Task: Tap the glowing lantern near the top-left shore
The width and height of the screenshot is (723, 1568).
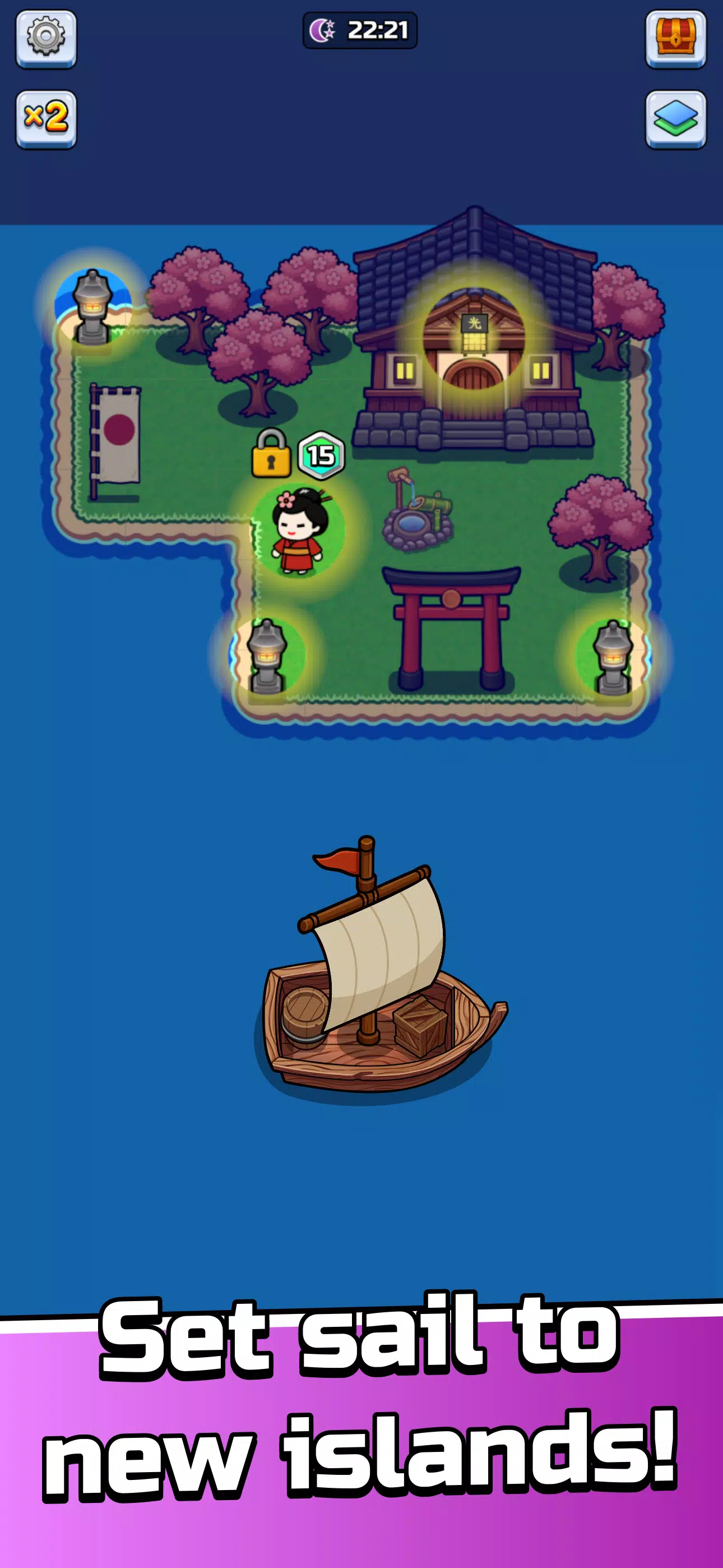Action: [94, 305]
